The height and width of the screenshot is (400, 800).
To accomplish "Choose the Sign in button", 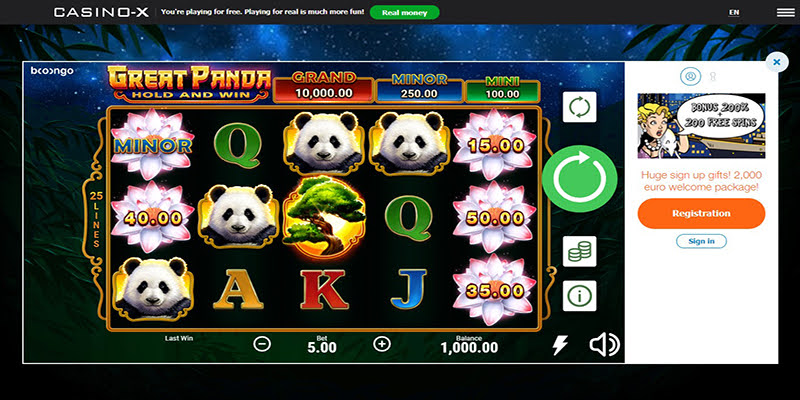I will [x=701, y=241].
